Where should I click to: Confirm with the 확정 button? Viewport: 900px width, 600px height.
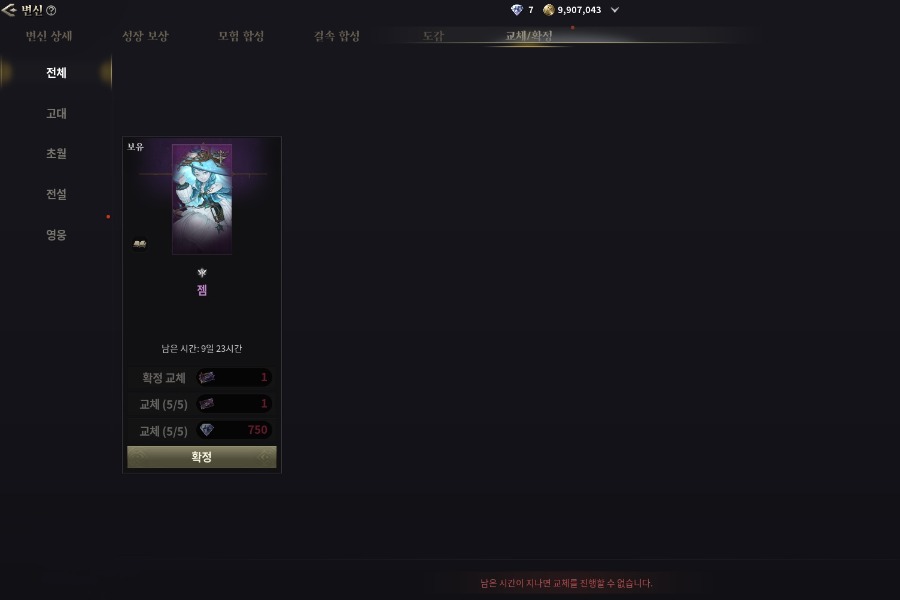pos(202,457)
